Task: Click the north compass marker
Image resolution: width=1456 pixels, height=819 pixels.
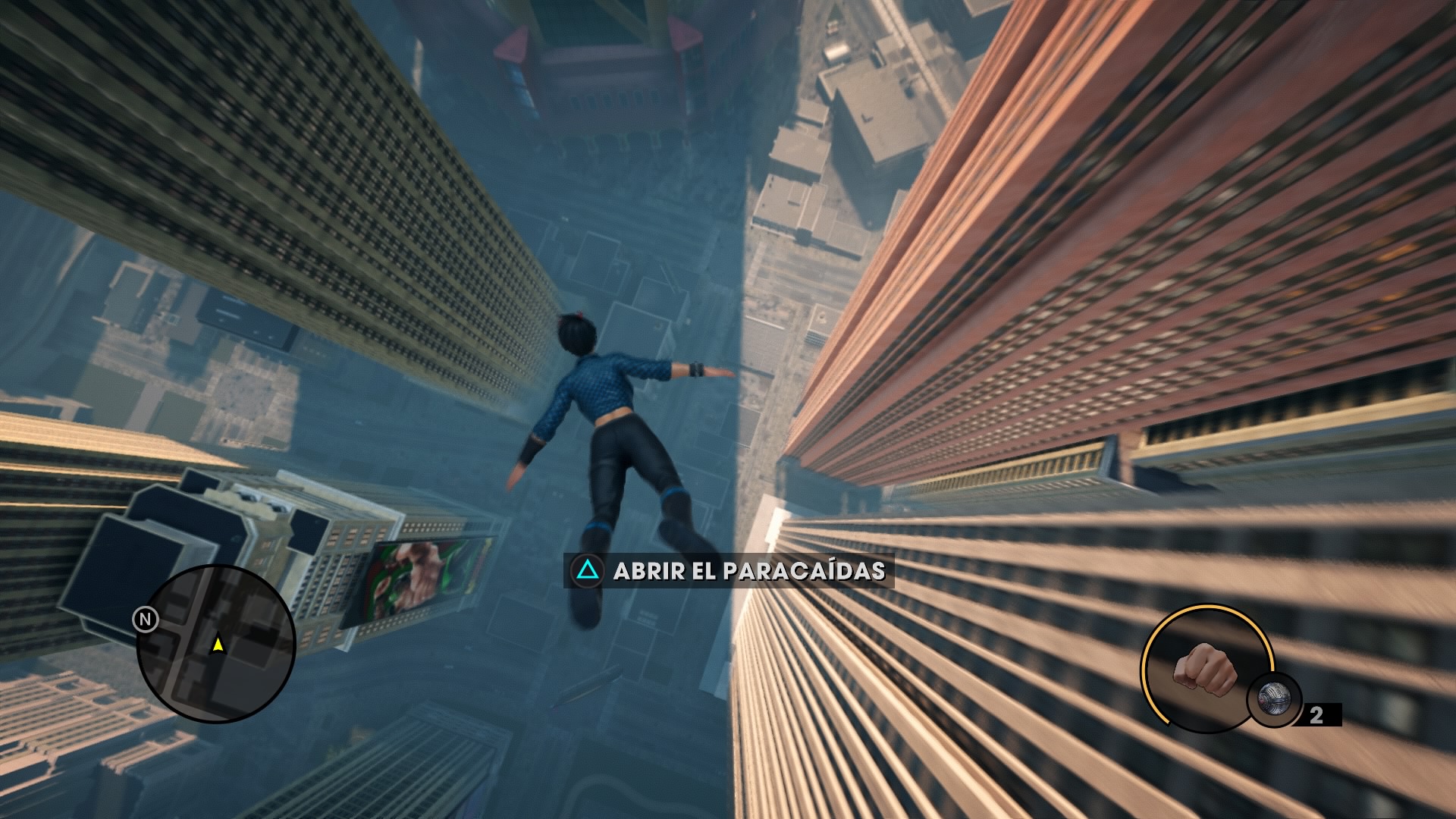Action: (145, 620)
